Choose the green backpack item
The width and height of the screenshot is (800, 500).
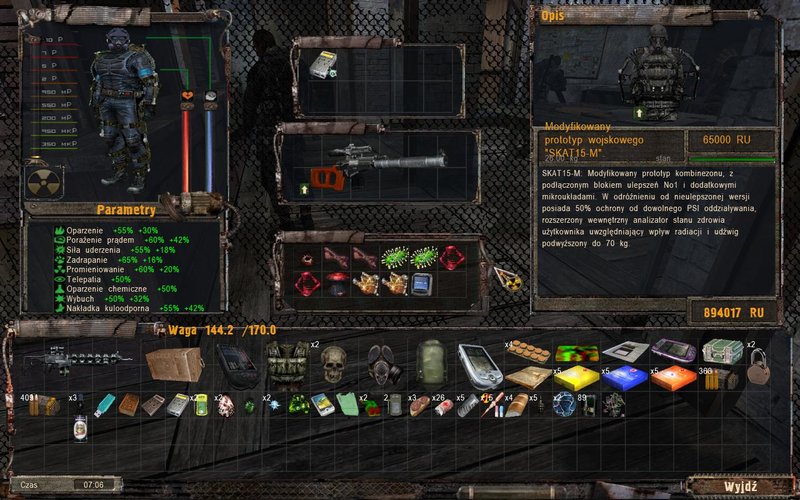tap(429, 363)
